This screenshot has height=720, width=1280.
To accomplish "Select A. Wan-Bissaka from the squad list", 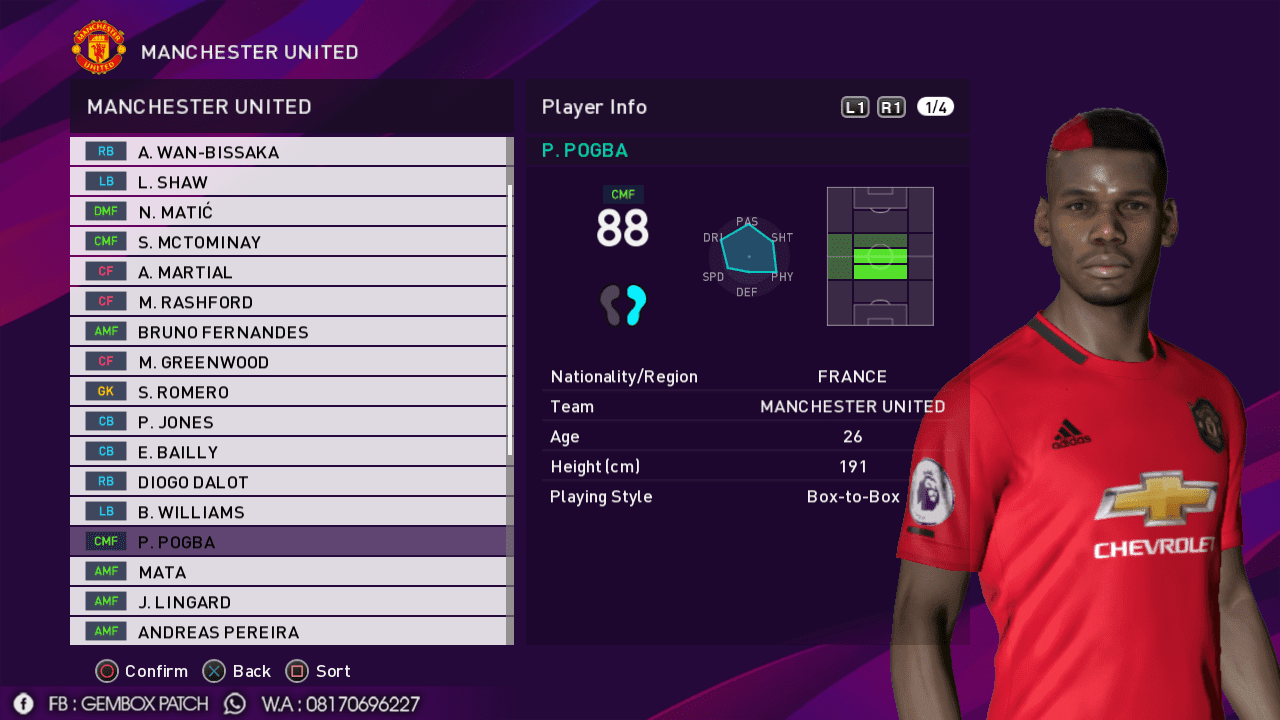I will 290,152.
